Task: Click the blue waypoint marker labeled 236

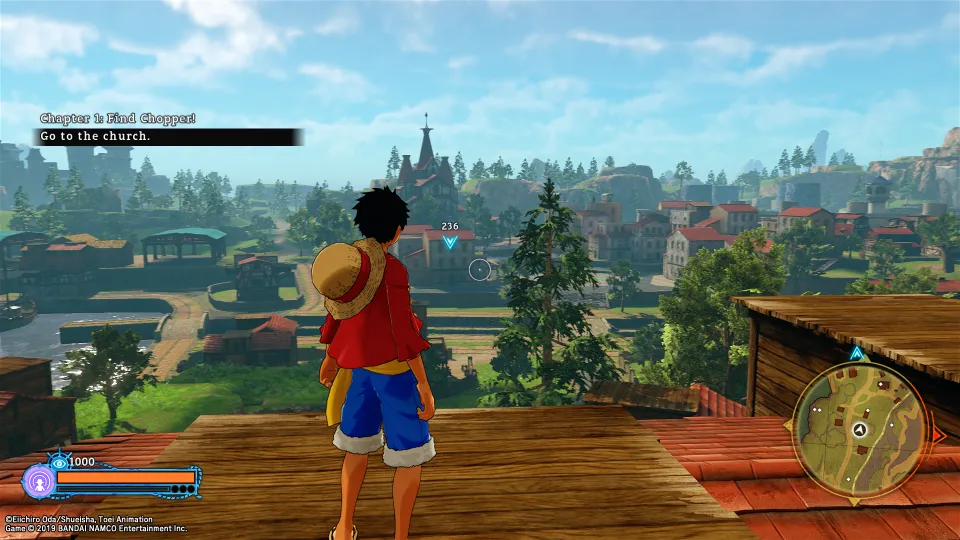Action: click(x=450, y=241)
